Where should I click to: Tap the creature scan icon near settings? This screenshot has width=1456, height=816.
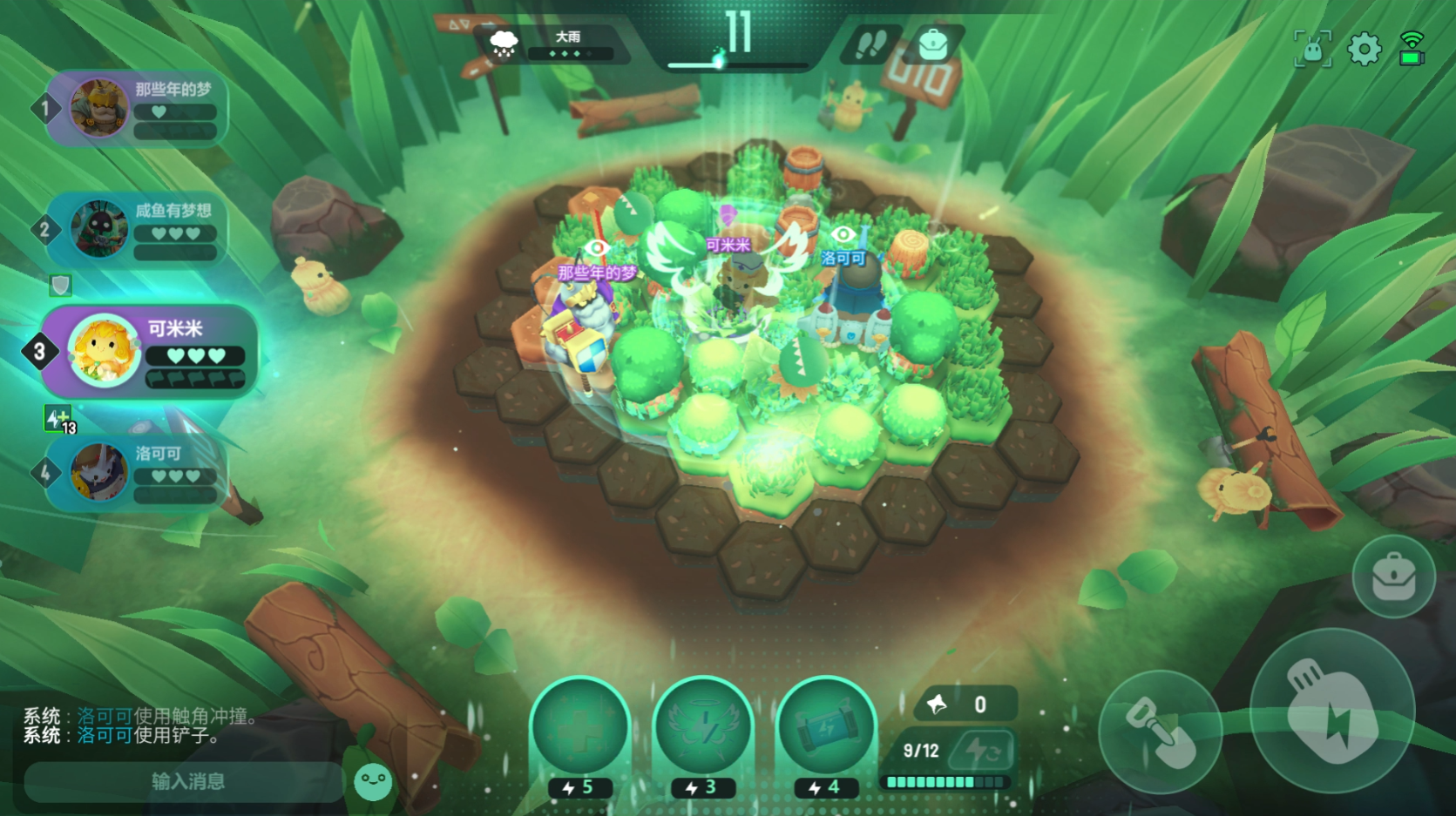click(1311, 50)
